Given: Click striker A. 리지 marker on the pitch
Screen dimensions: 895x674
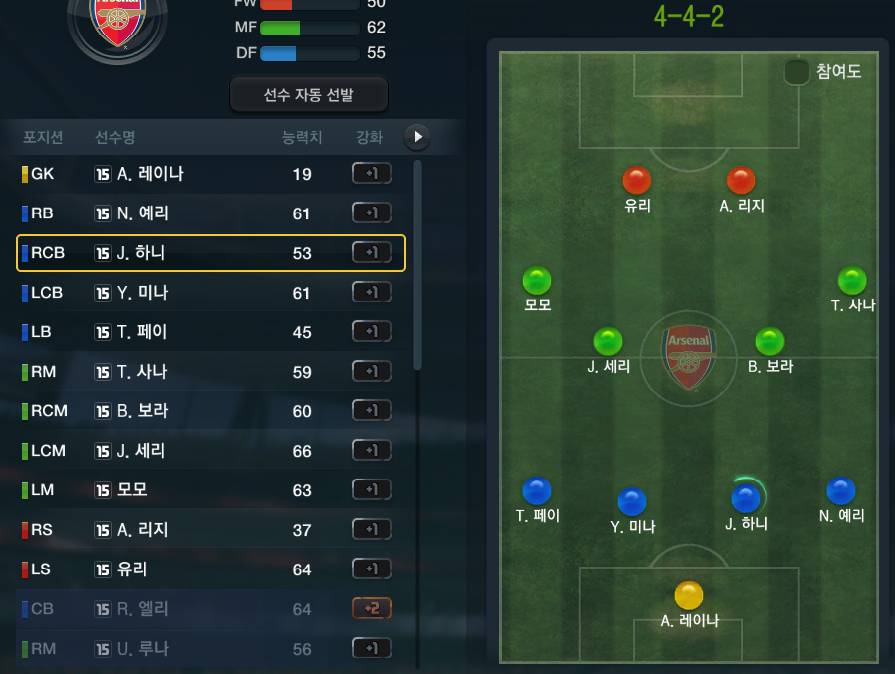Looking at the screenshot, I should point(741,181).
